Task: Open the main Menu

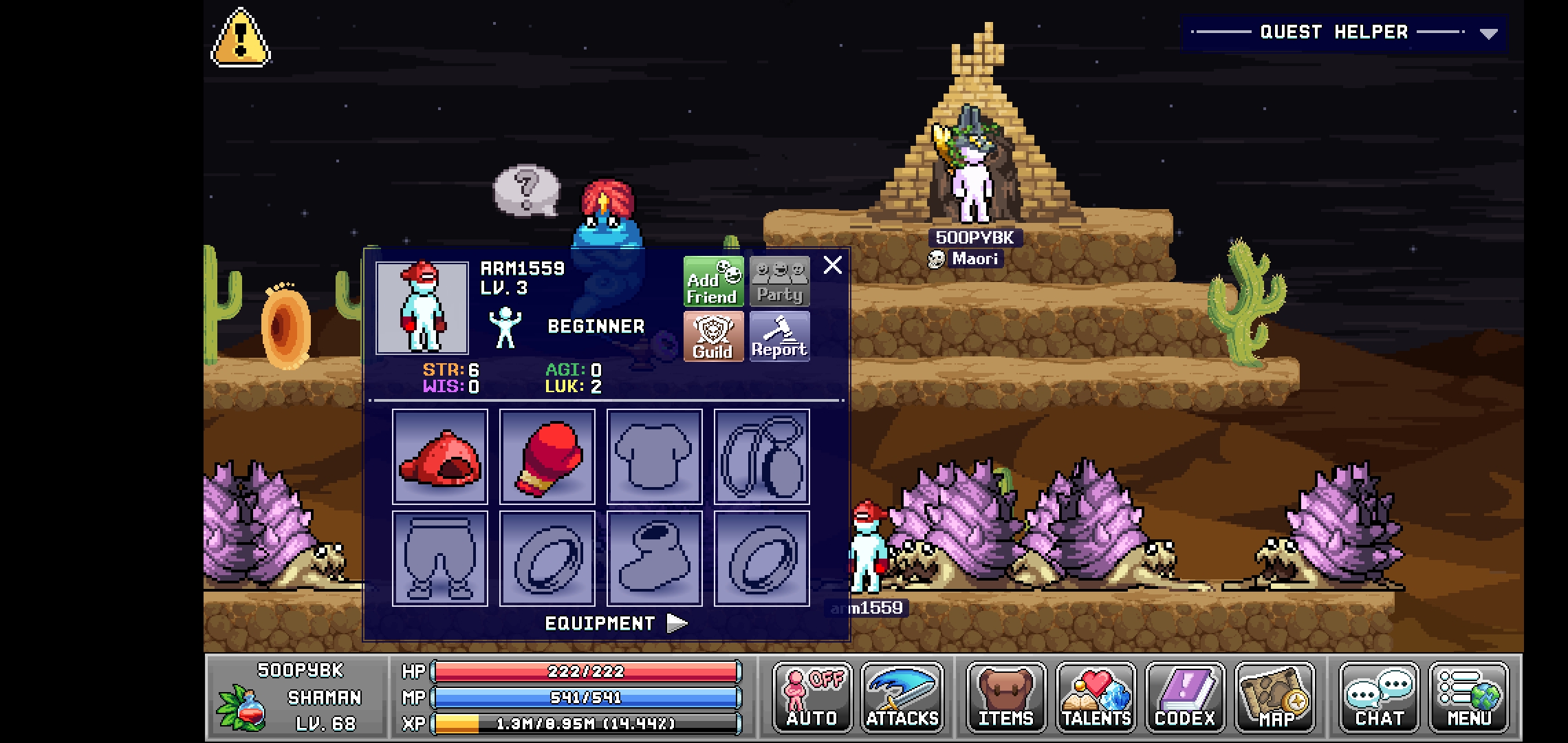Action: pos(1468,697)
